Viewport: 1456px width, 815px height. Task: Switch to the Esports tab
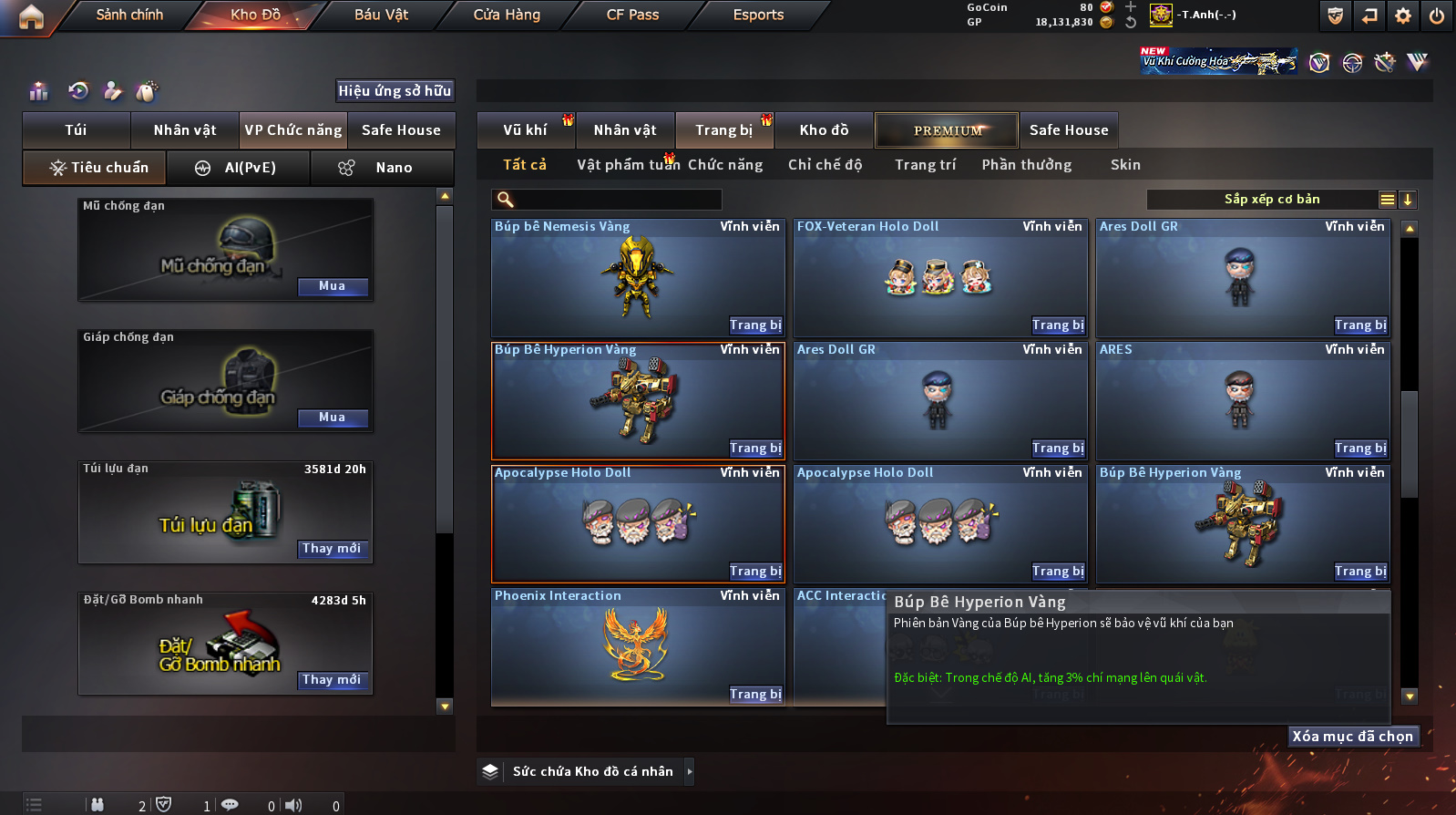coord(758,15)
